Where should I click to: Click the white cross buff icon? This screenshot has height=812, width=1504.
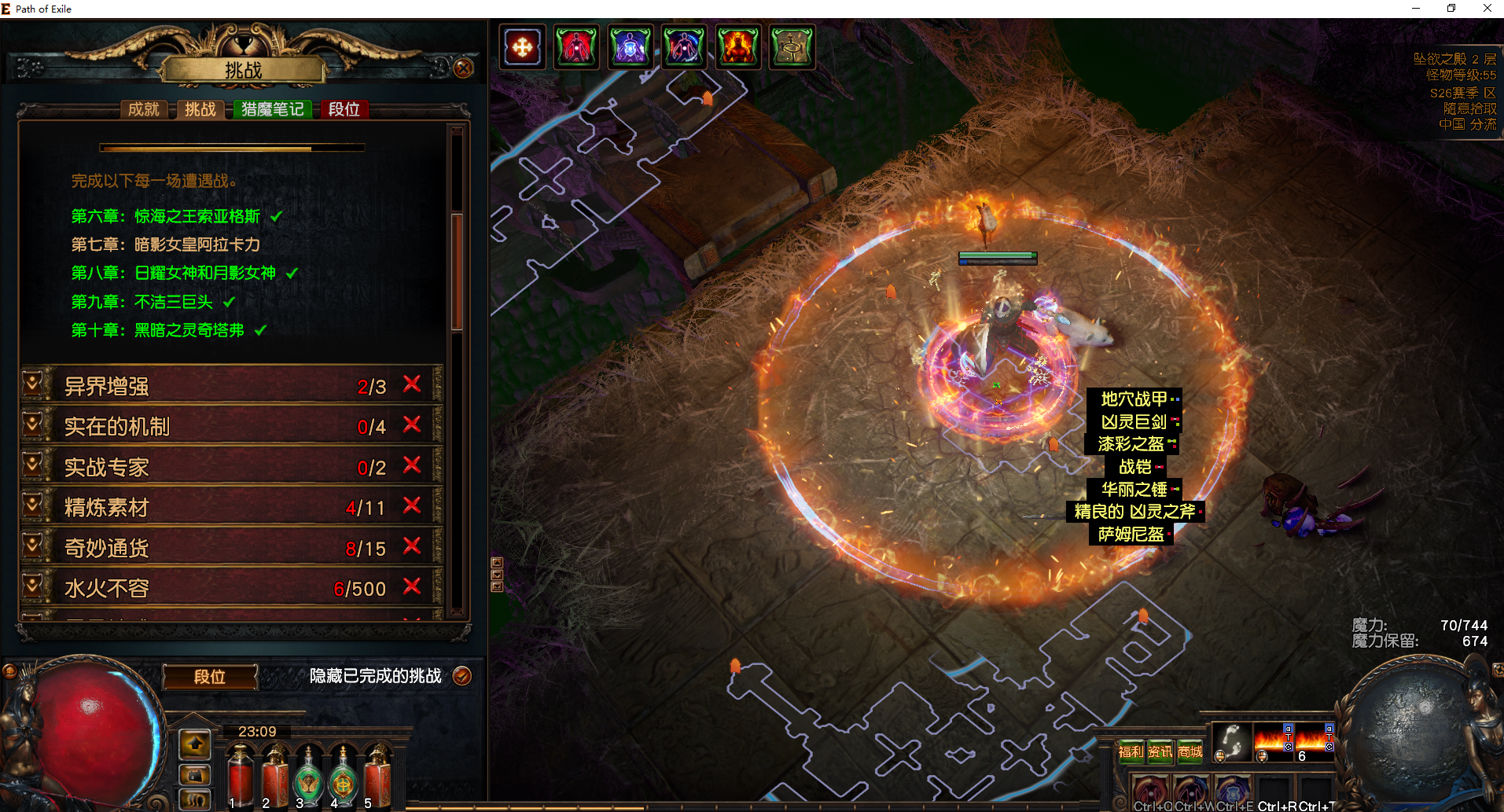522,47
